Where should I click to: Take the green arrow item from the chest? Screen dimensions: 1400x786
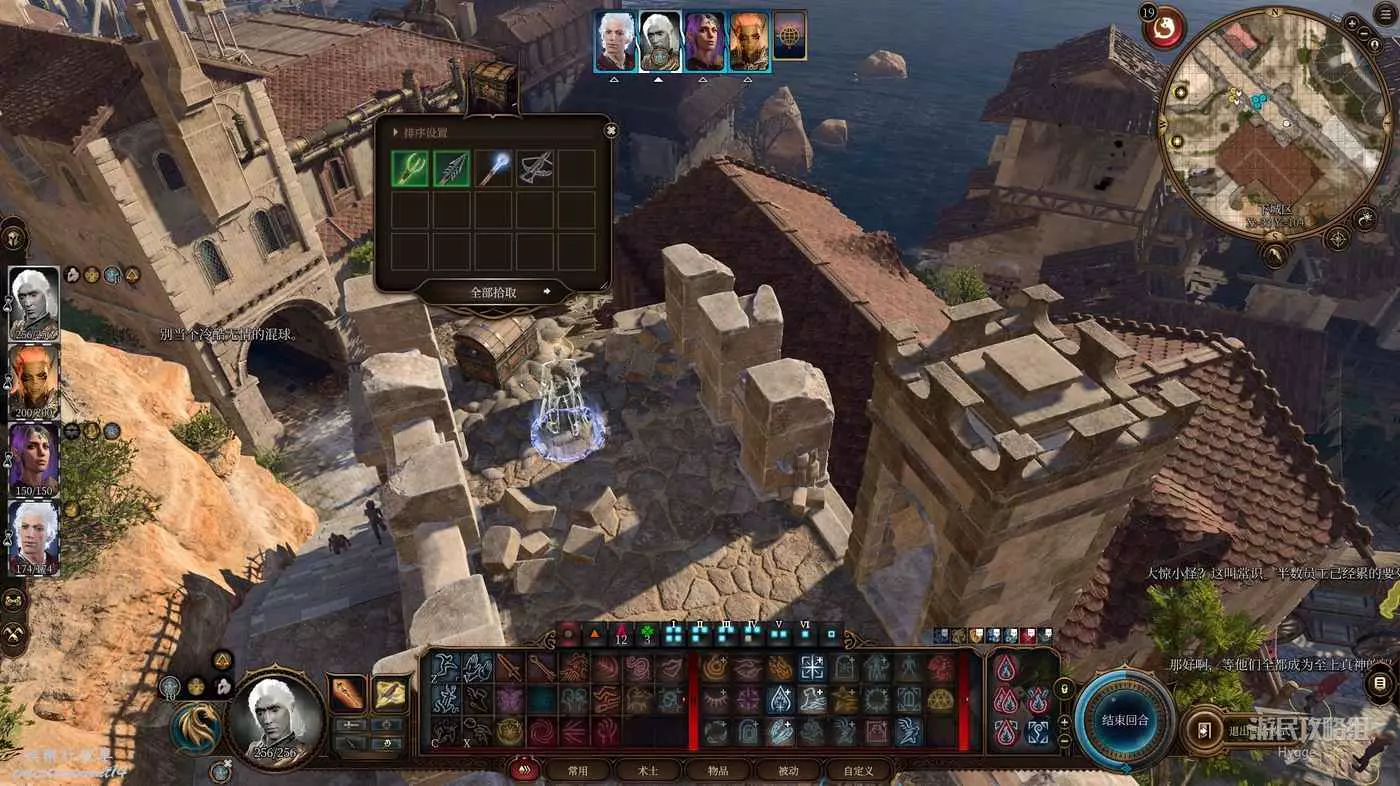[452, 169]
